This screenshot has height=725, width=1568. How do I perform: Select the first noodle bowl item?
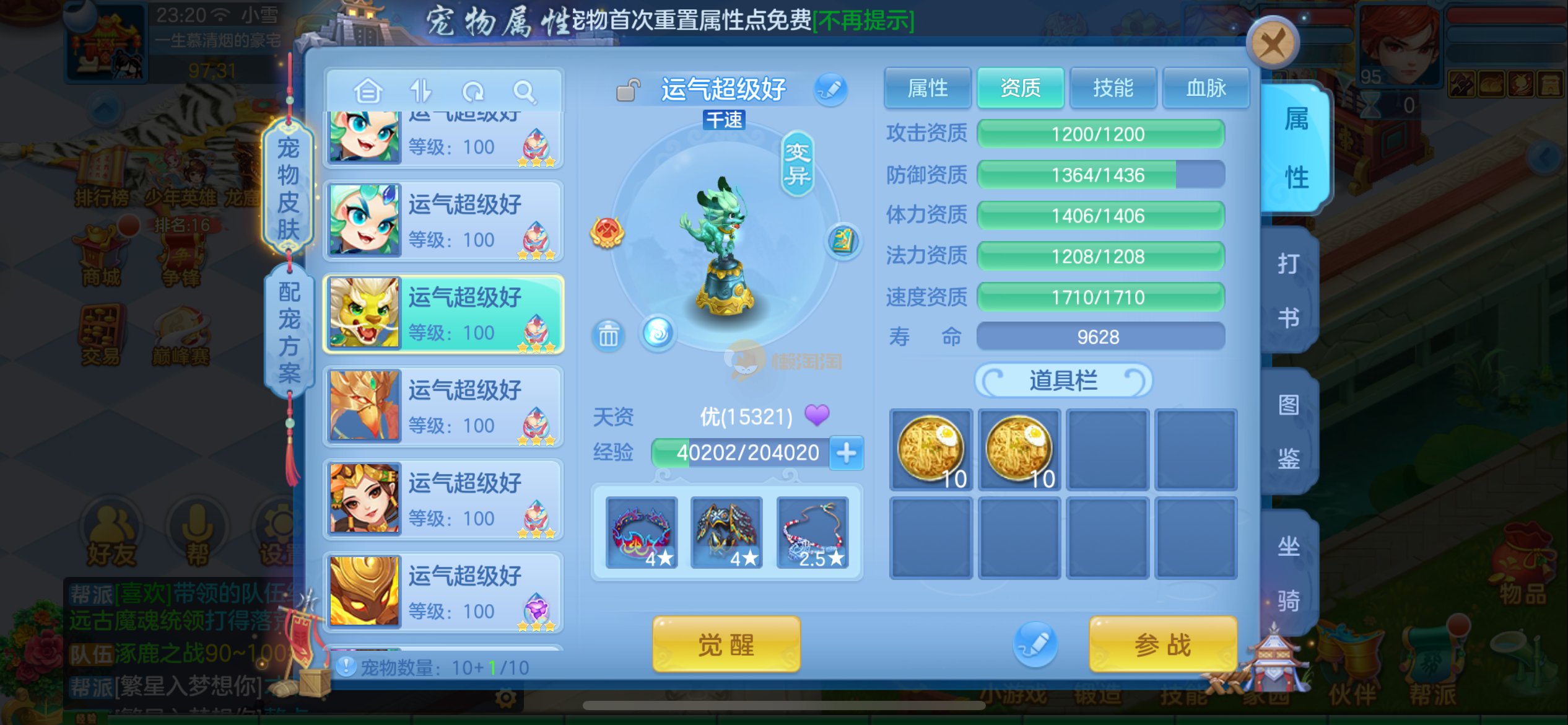(931, 449)
